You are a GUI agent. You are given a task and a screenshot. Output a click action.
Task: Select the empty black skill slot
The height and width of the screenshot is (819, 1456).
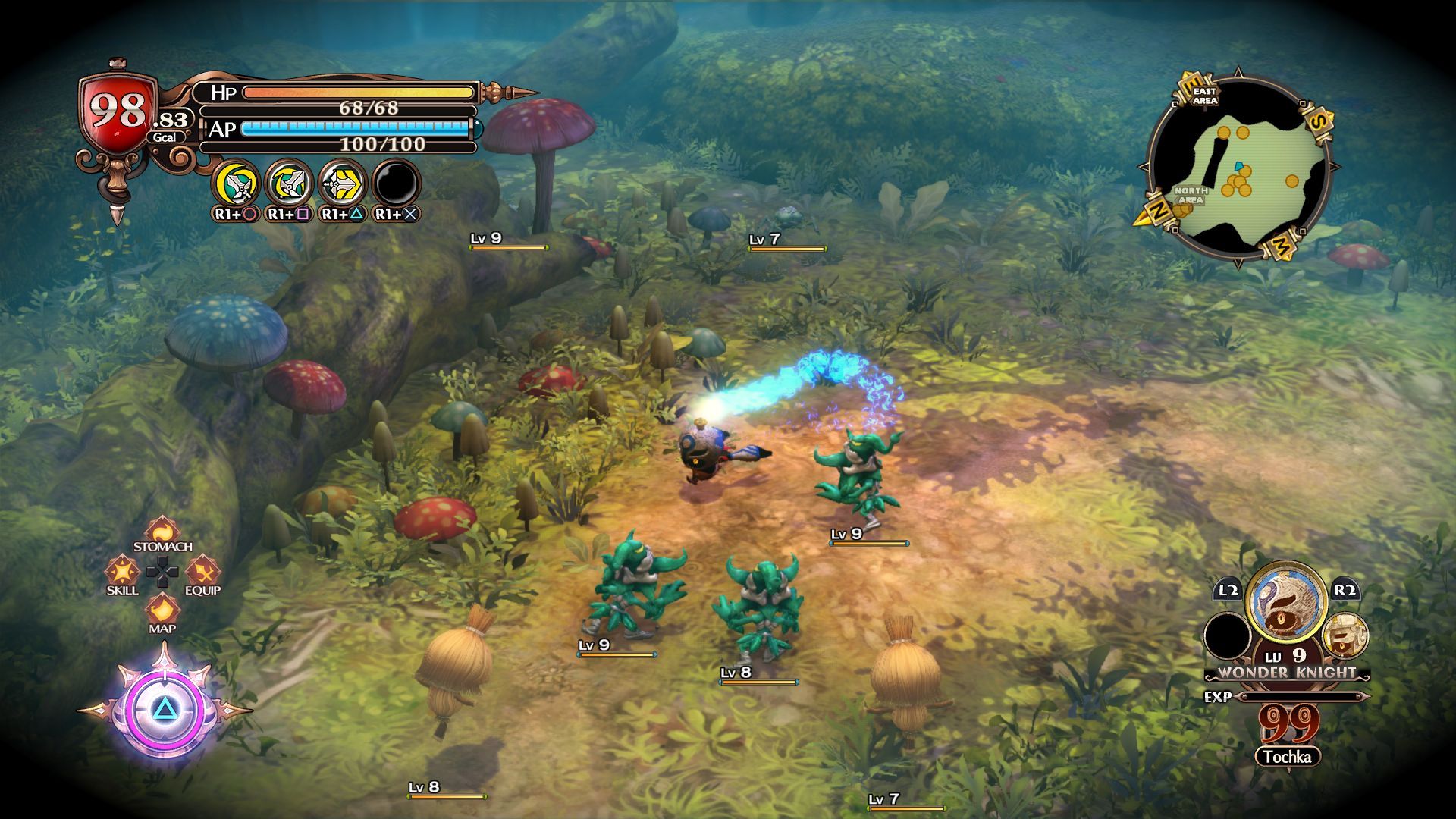click(396, 184)
